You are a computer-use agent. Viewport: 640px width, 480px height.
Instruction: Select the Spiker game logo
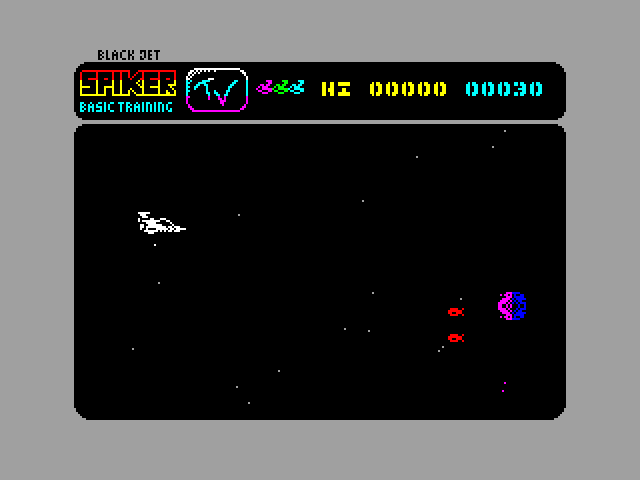pyautogui.click(x=127, y=83)
